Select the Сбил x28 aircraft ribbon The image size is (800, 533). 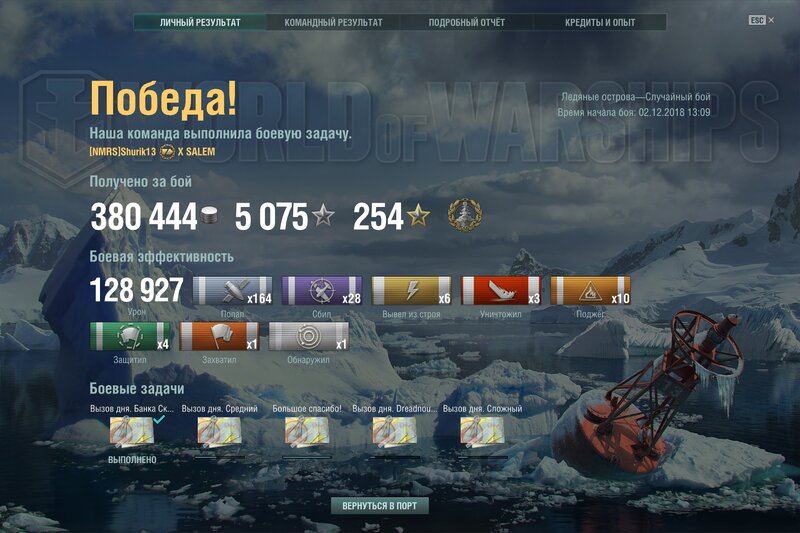322,291
